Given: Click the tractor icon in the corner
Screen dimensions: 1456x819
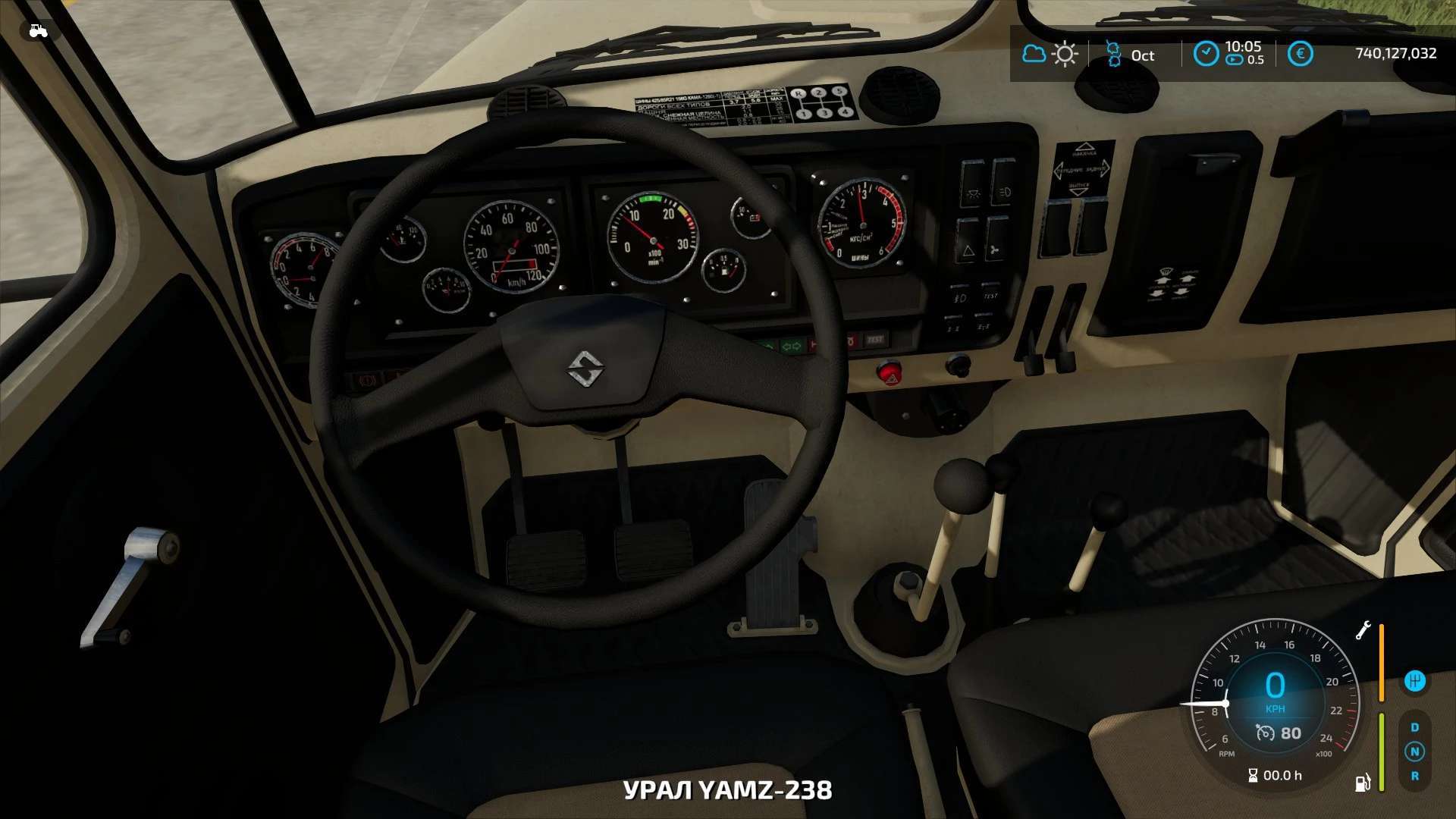Looking at the screenshot, I should (38, 31).
